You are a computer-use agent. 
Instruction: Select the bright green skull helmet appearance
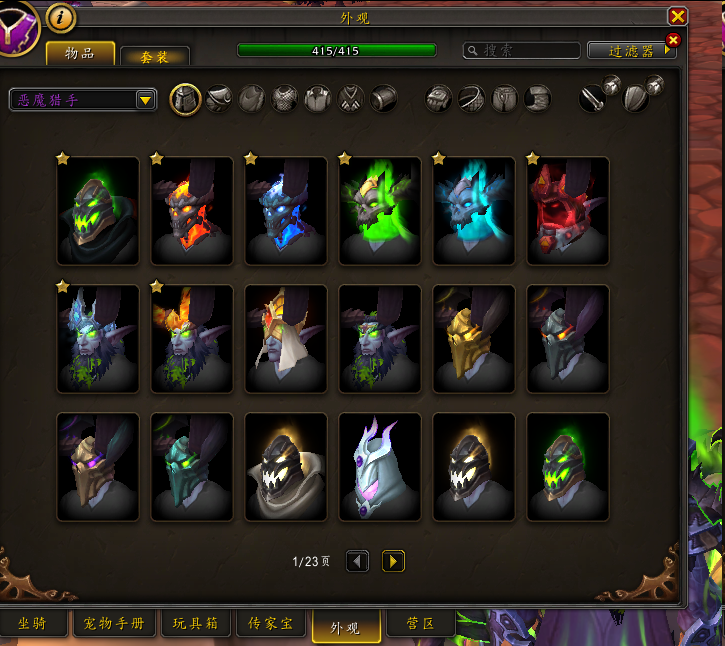(x=380, y=211)
